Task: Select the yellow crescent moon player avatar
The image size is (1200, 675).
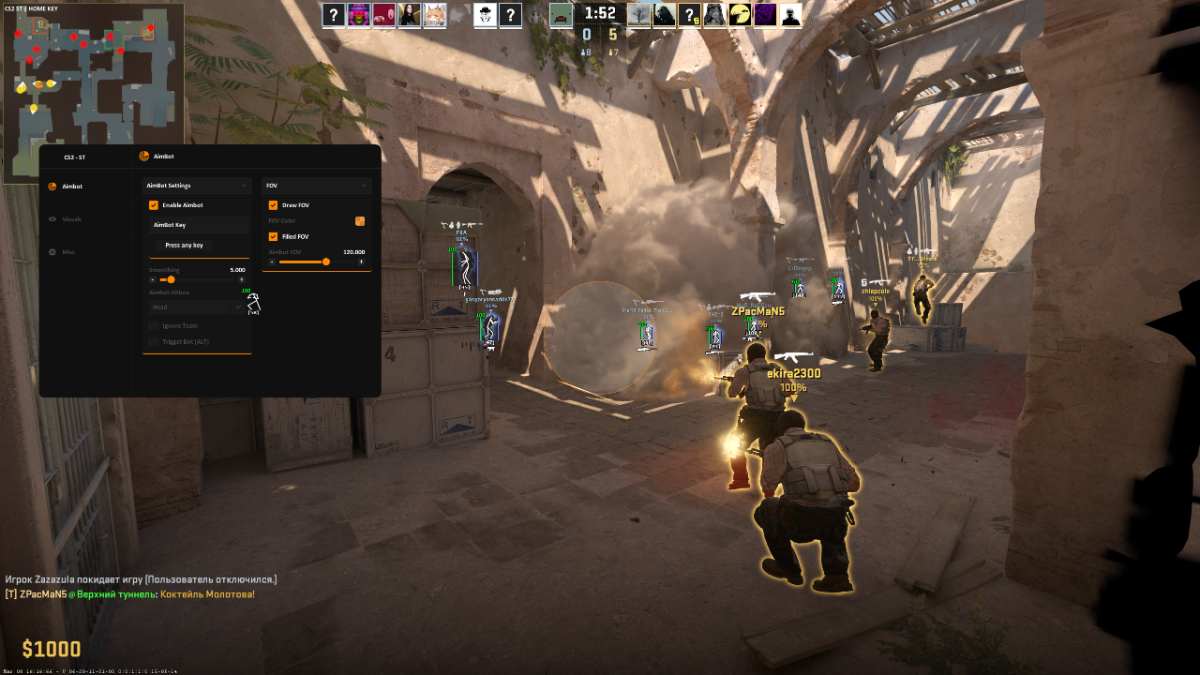Action: [x=738, y=14]
